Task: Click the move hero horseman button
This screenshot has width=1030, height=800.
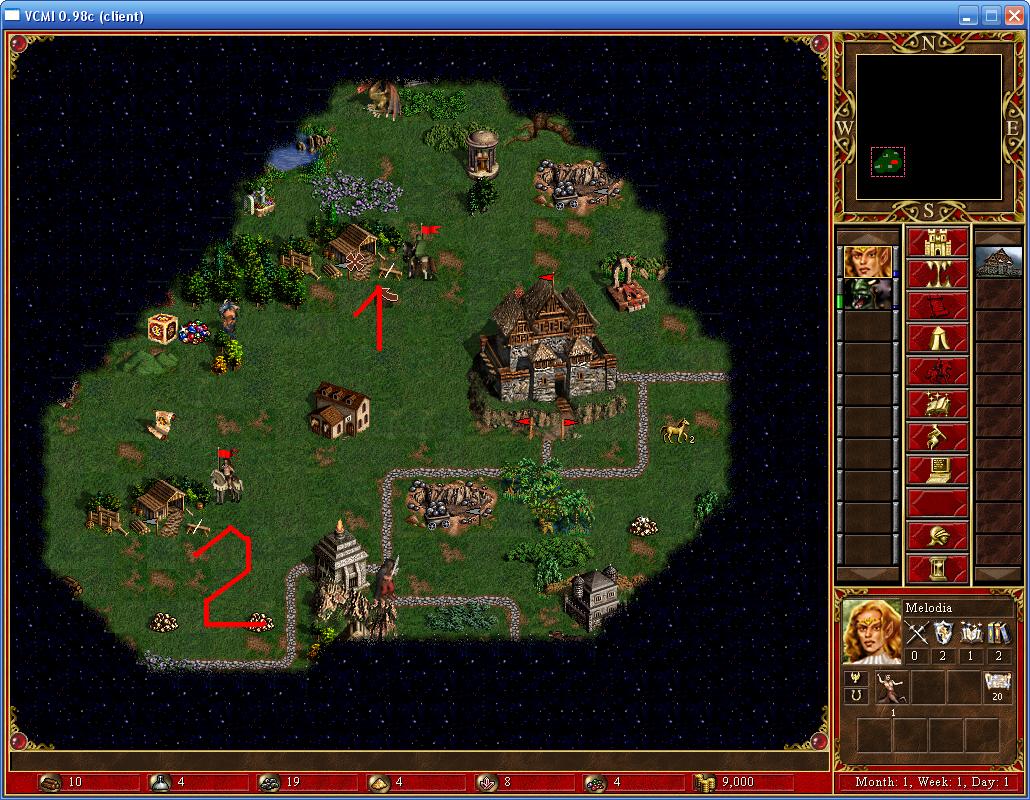Action: click(937, 372)
